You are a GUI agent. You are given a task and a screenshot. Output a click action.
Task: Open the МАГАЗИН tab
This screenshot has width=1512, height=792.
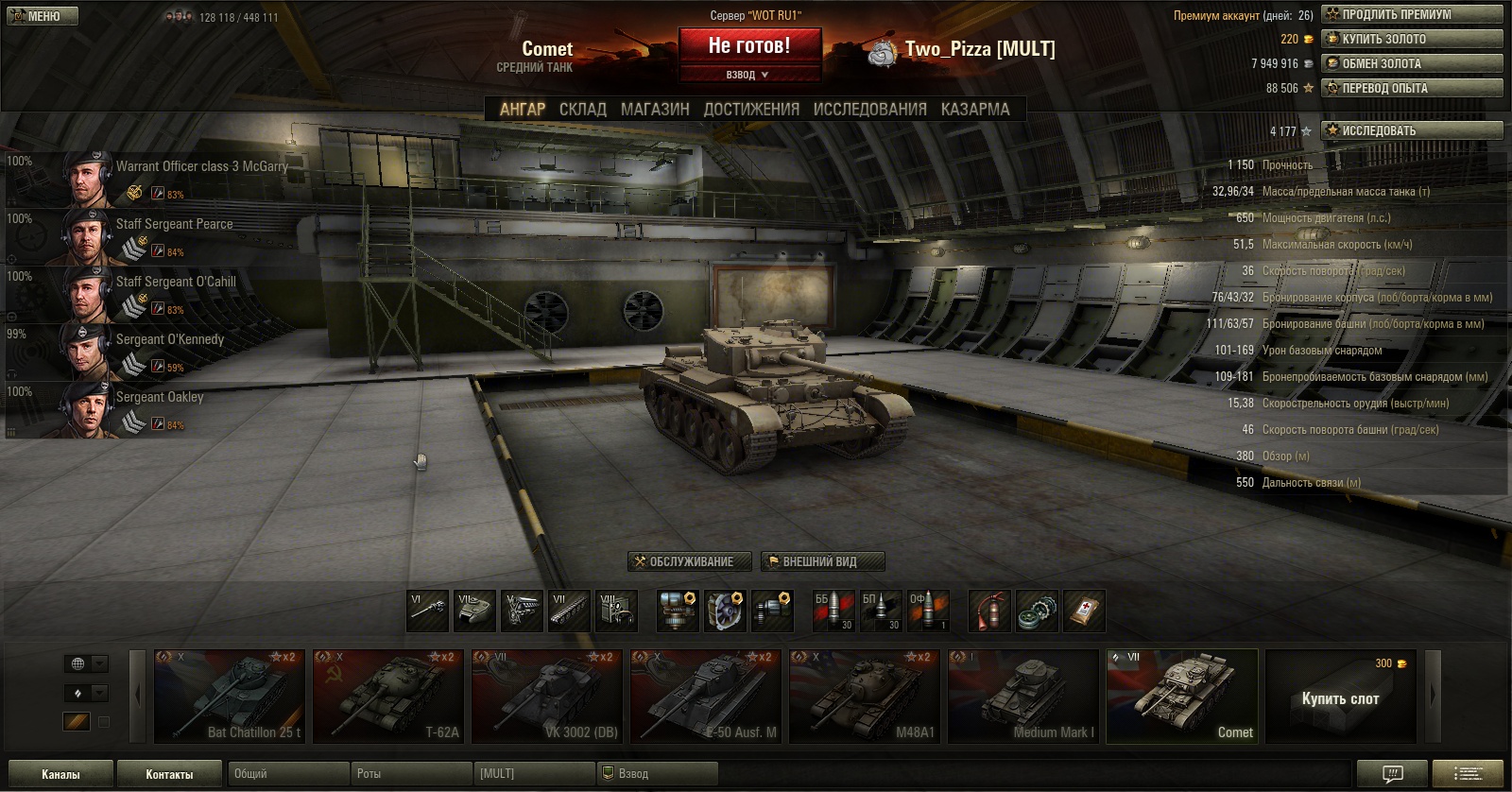pos(655,109)
